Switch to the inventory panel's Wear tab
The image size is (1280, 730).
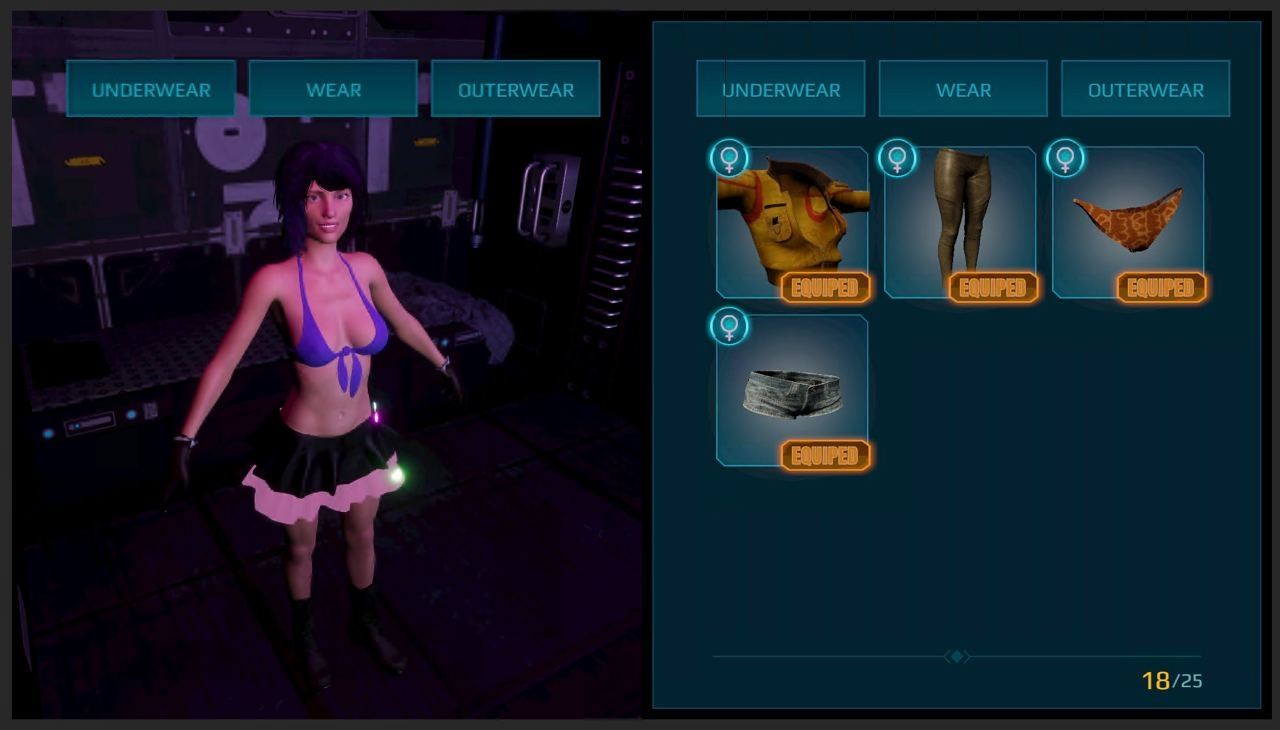[963, 89]
